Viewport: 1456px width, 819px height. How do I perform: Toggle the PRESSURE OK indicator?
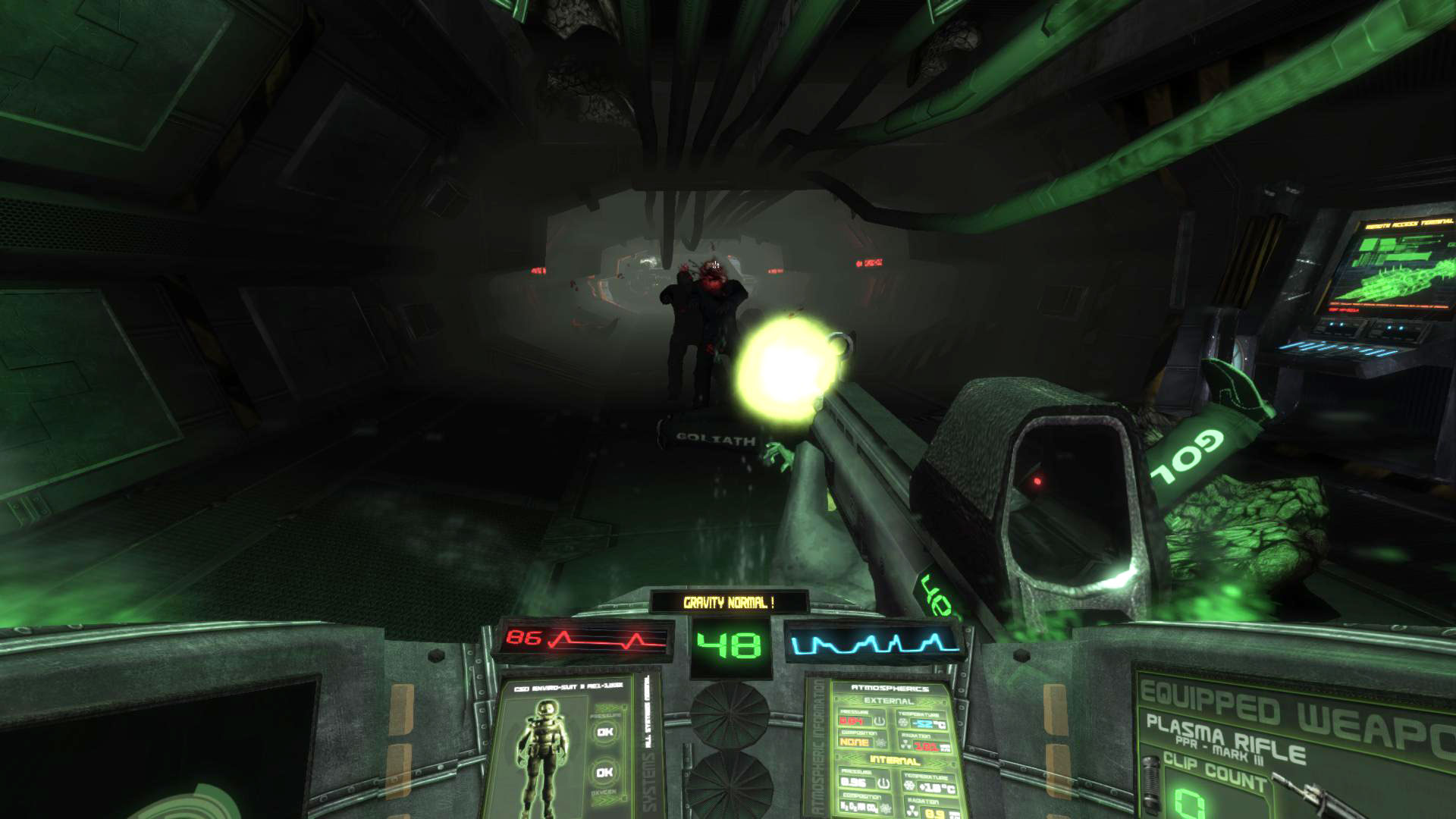click(x=604, y=732)
